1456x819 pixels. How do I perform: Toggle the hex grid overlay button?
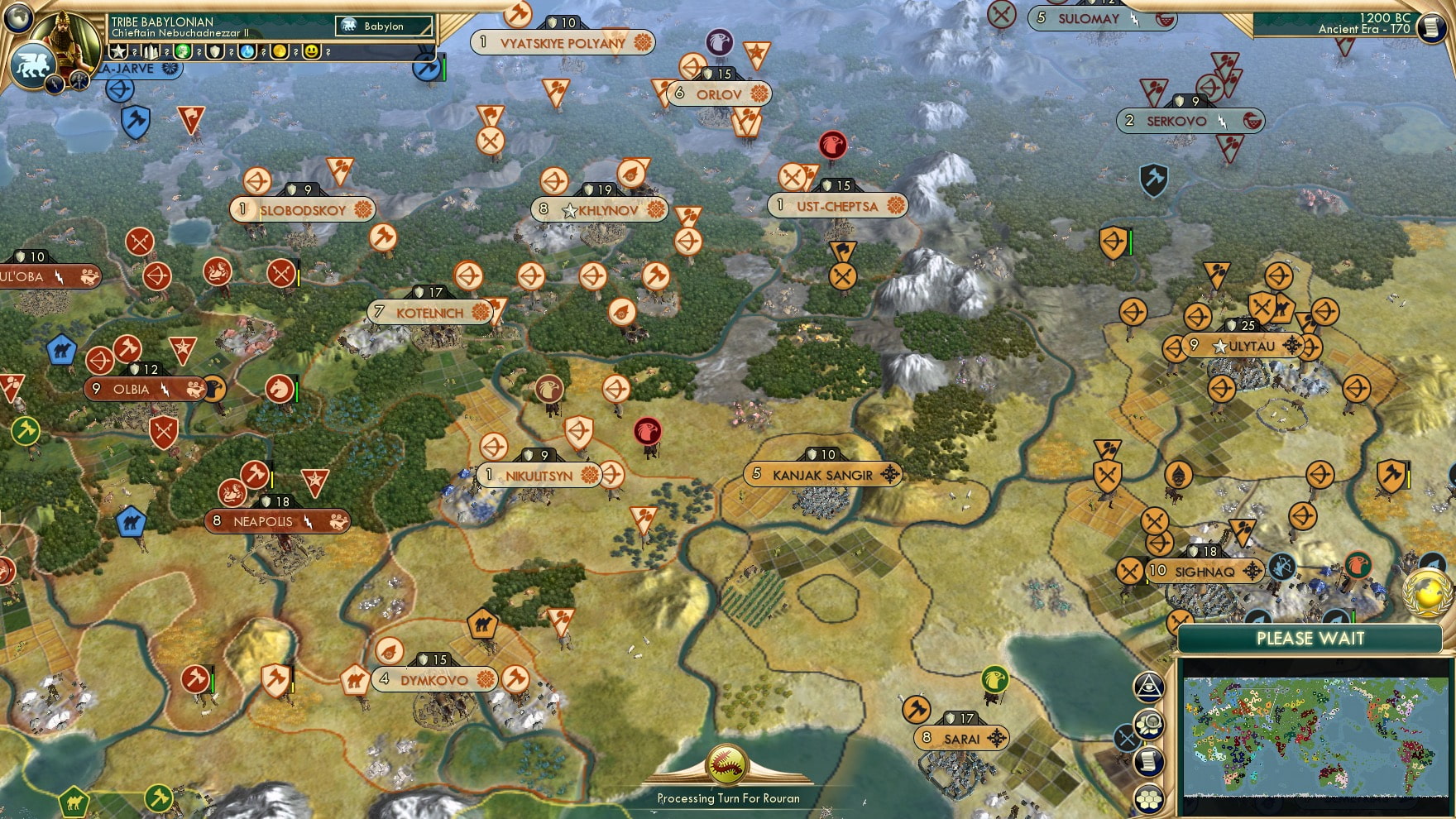pos(1148,797)
